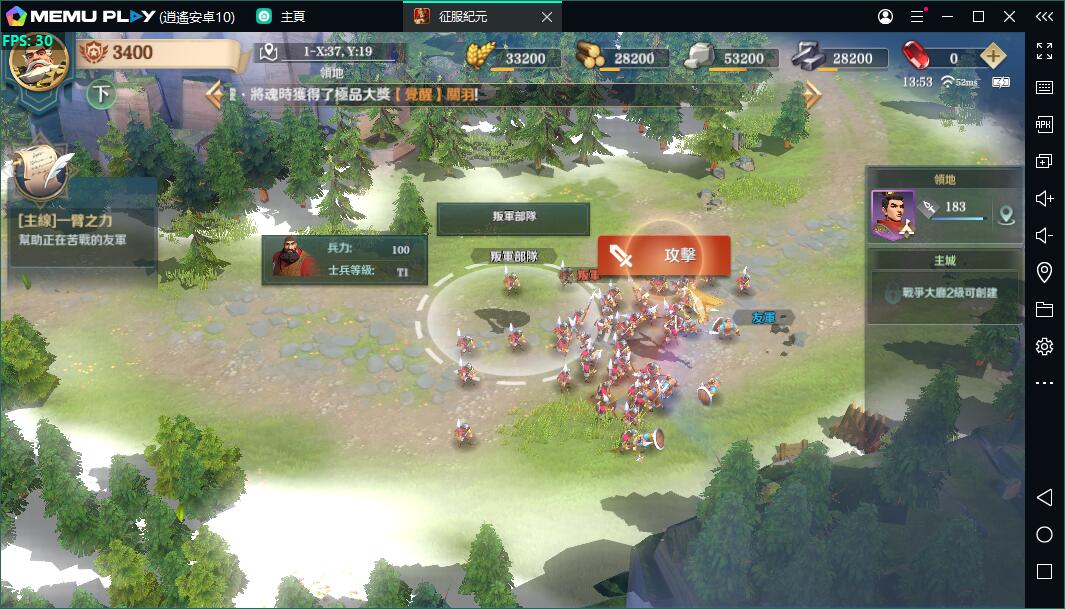Close the 征服紀元 emulator tab
The height and width of the screenshot is (609, 1065).
click(546, 17)
